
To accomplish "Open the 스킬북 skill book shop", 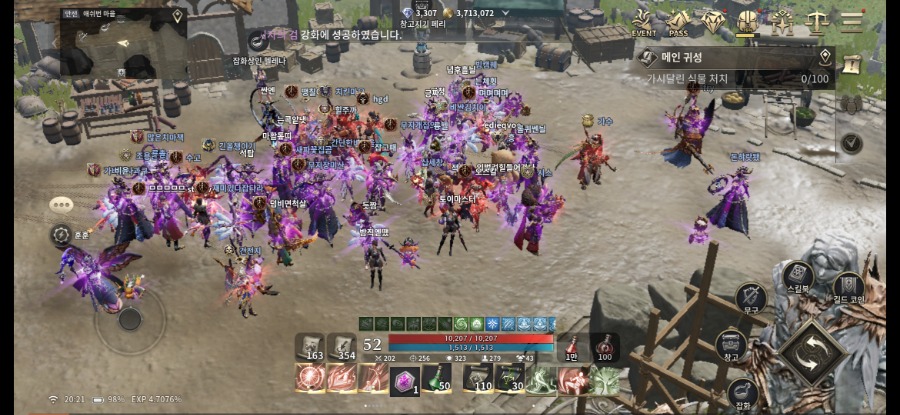I will click(797, 276).
